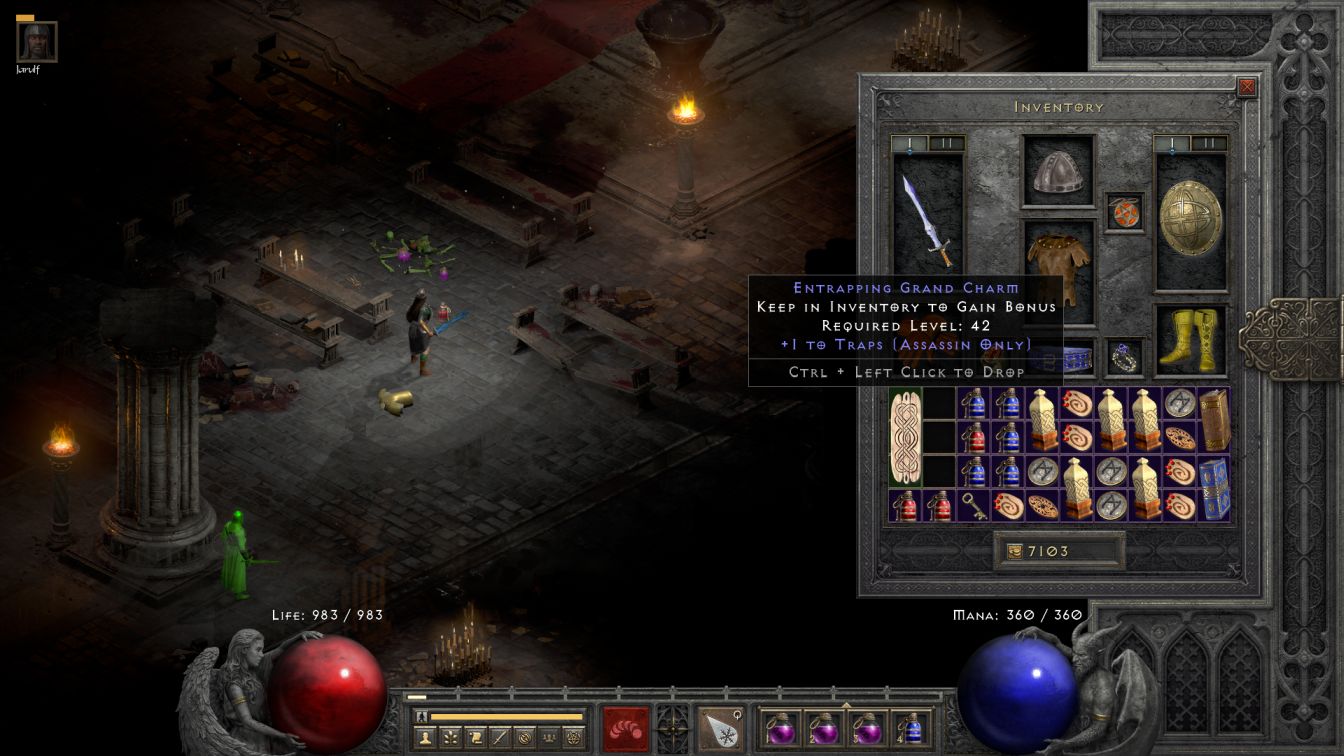
Task: Select the equipped ring beside the boots
Action: (1124, 357)
